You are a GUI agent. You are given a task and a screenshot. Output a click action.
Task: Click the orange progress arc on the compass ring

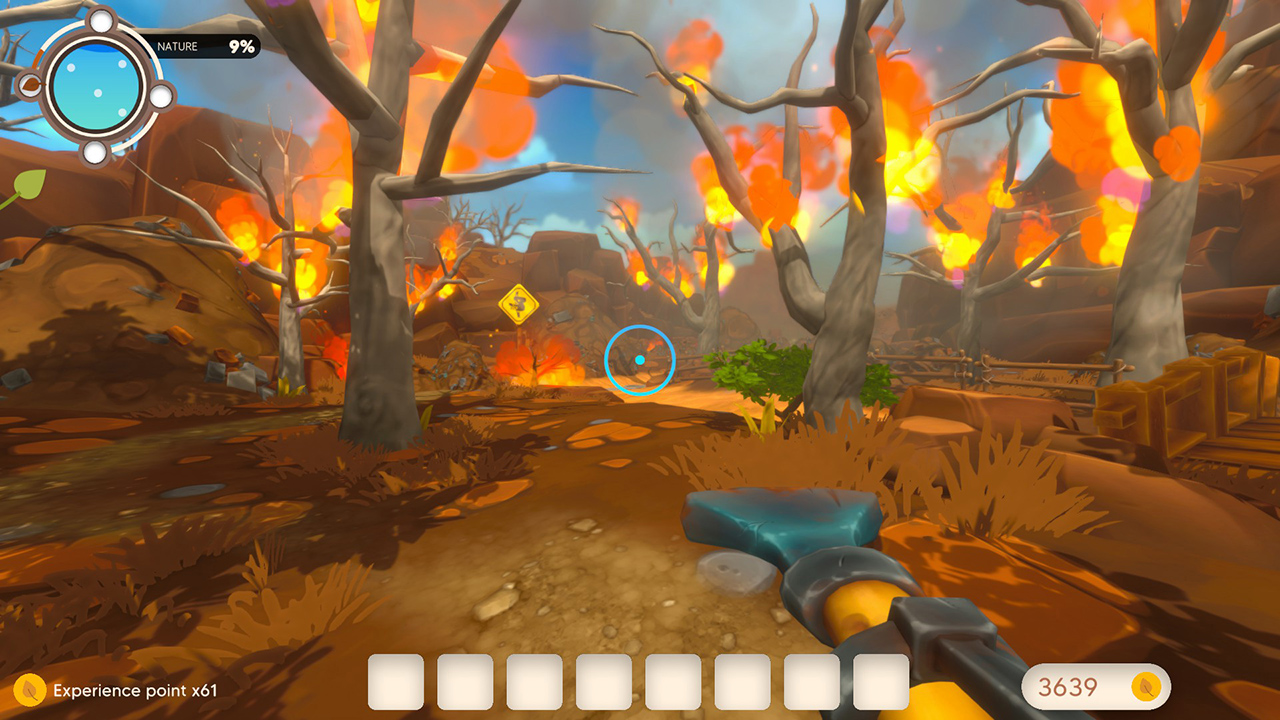point(36,60)
